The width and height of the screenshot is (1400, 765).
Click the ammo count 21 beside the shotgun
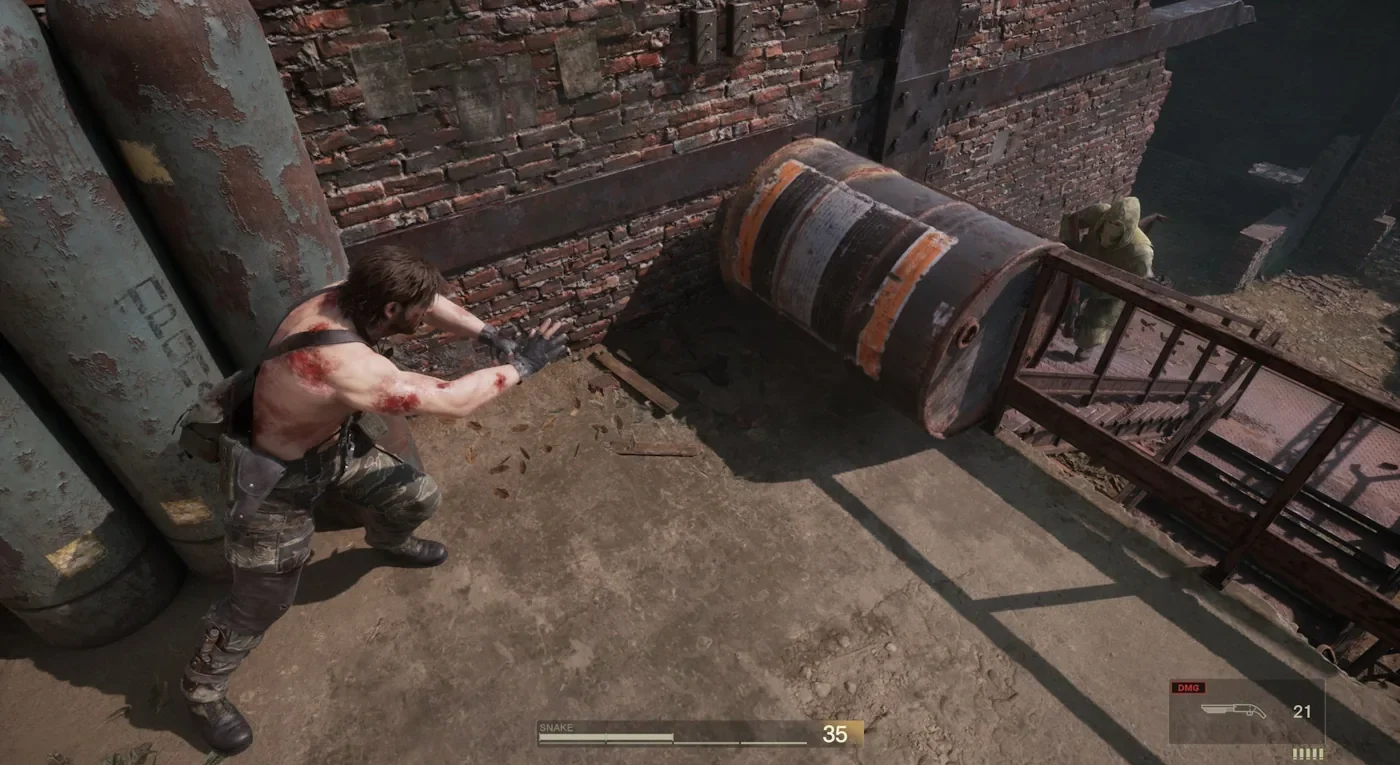click(1300, 710)
